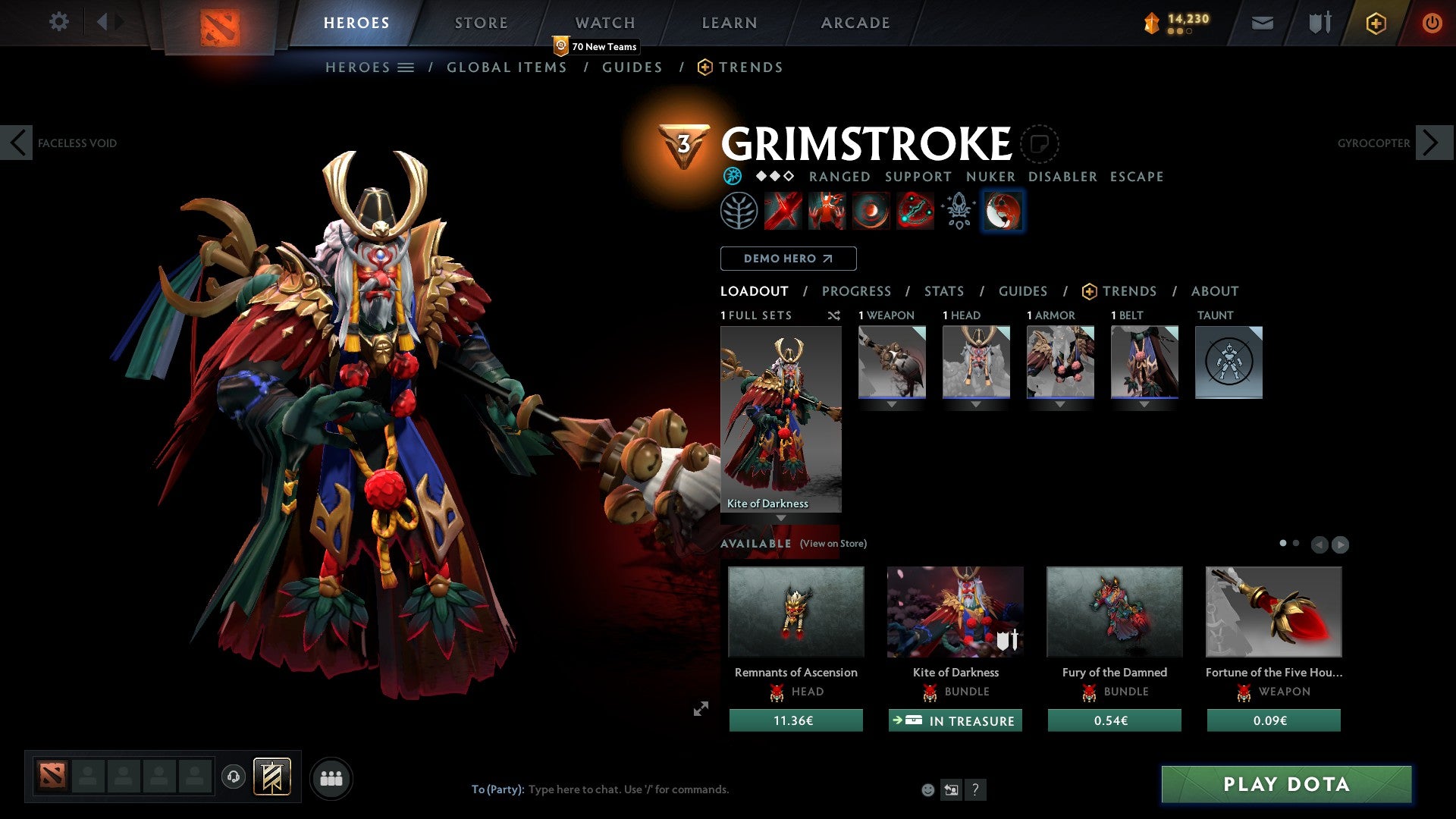The width and height of the screenshot is (1456, 819).
Task: Open Grimstroke's talent tree icon
Action: click(x=739, y=211)
